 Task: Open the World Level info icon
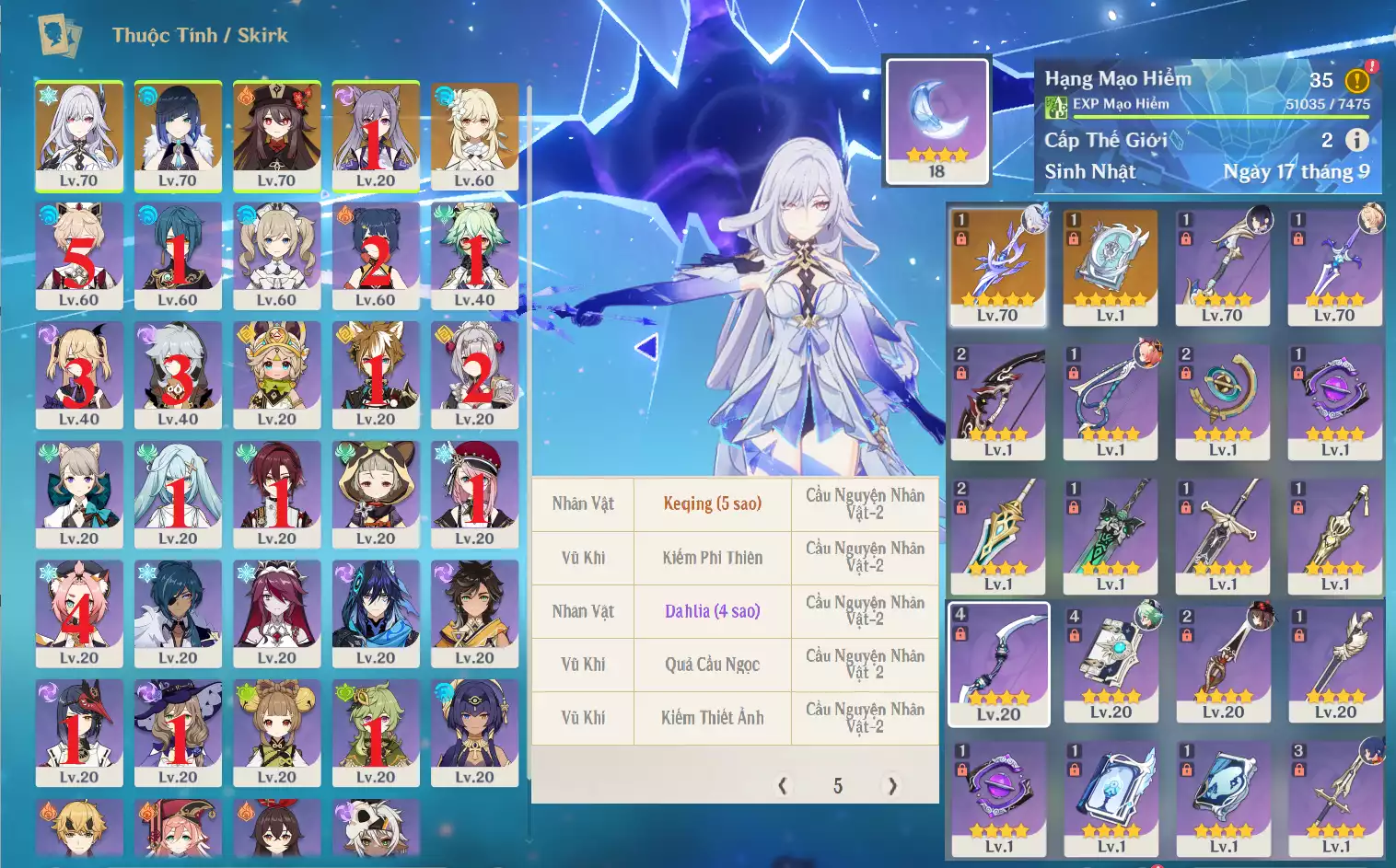1356,140
